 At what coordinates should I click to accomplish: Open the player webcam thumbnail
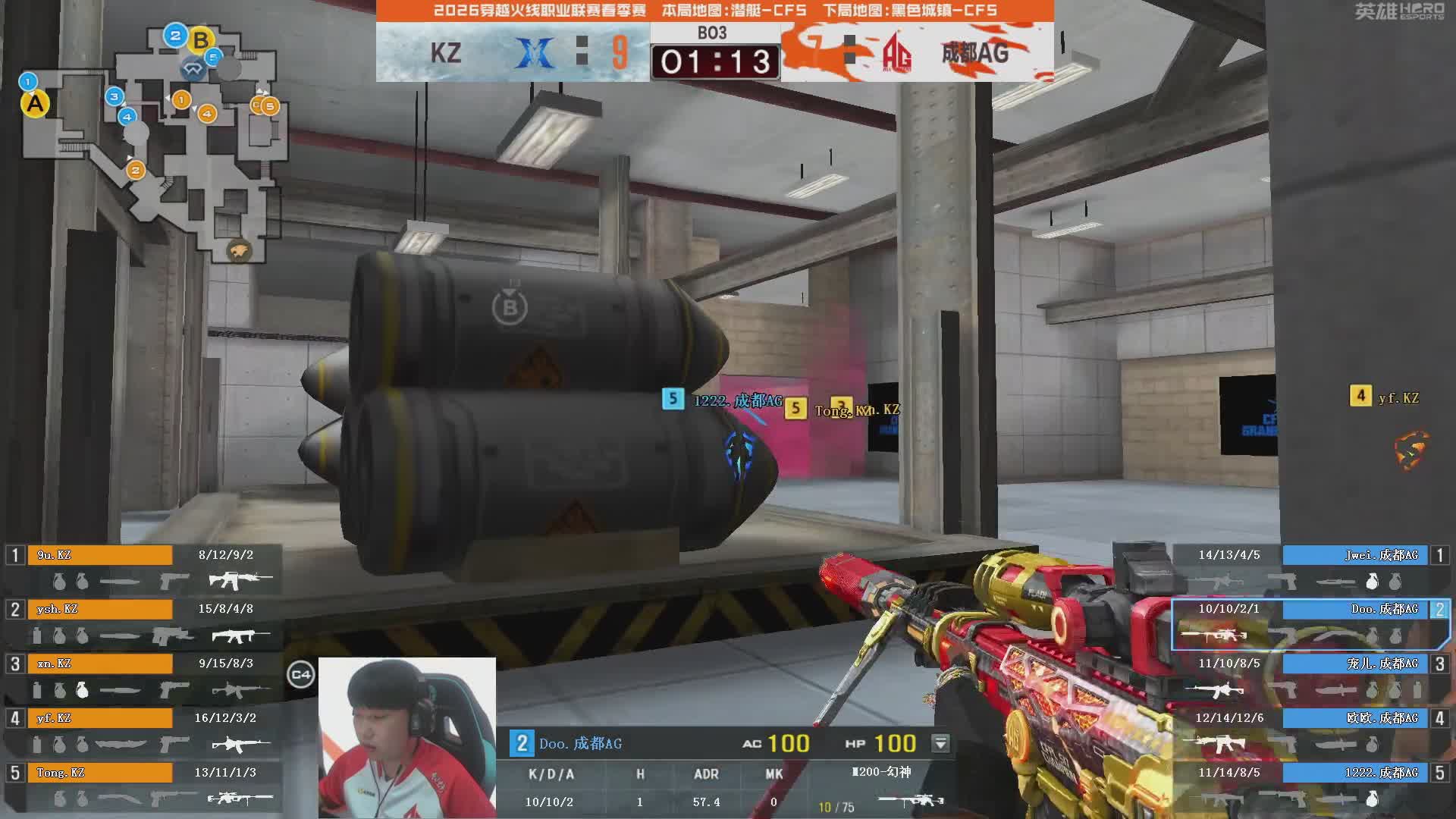(x=407, y=737)
